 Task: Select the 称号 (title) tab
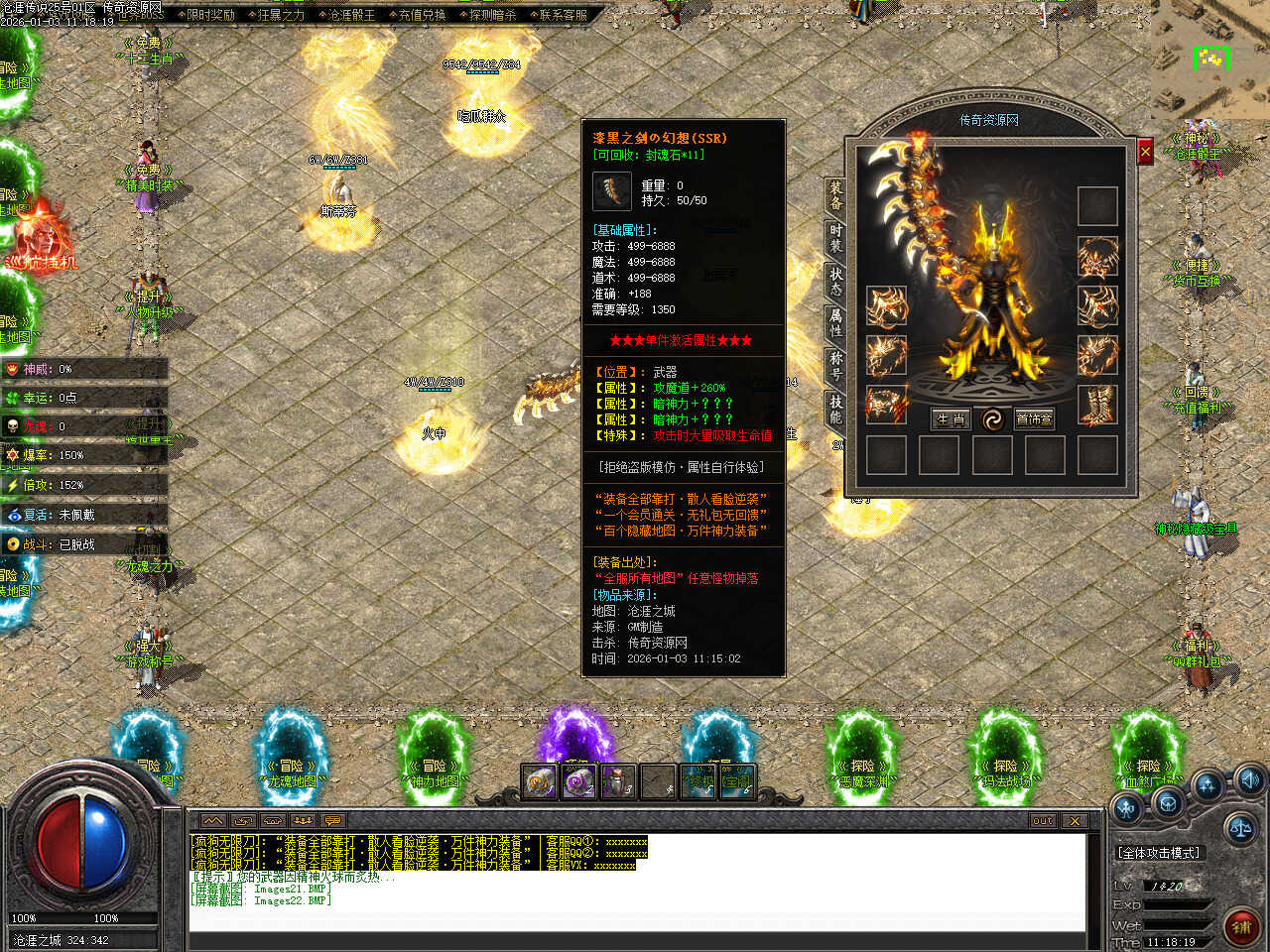(x=835, y=366)
